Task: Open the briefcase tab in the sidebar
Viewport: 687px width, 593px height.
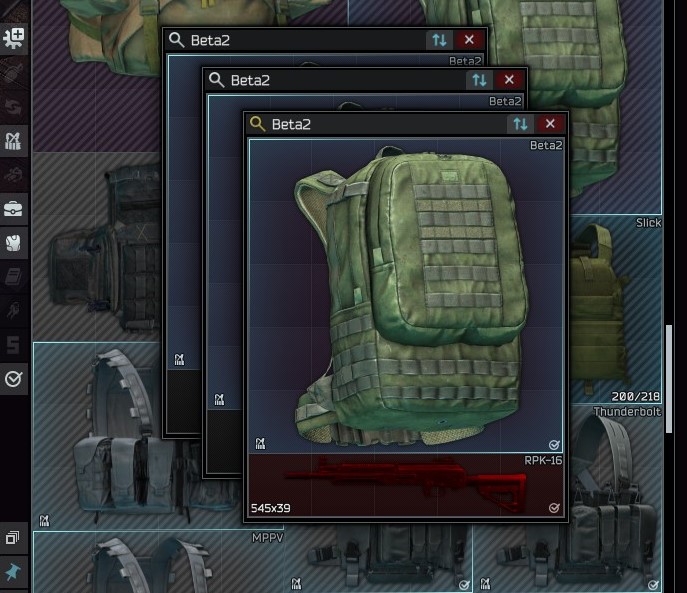Action: (x=15, y=208)
